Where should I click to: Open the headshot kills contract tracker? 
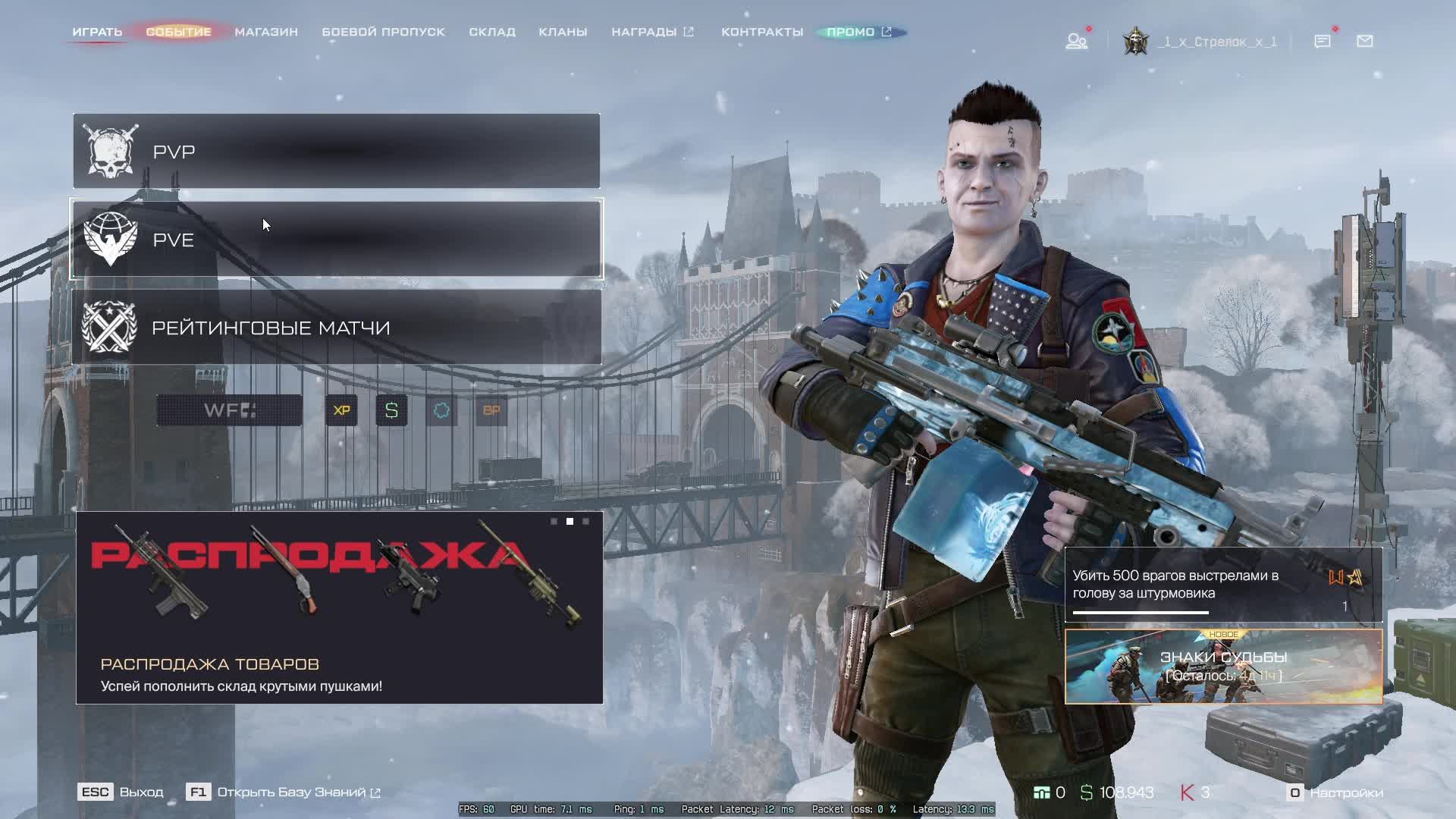point(1223,585)
